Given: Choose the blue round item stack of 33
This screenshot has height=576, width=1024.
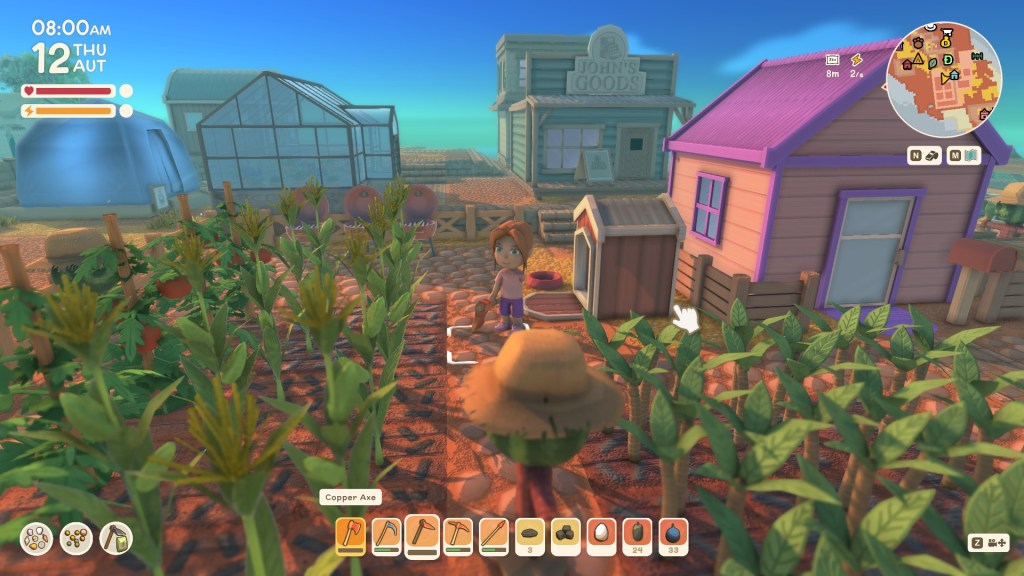Looking at the screenshot, I should point(674,535).
